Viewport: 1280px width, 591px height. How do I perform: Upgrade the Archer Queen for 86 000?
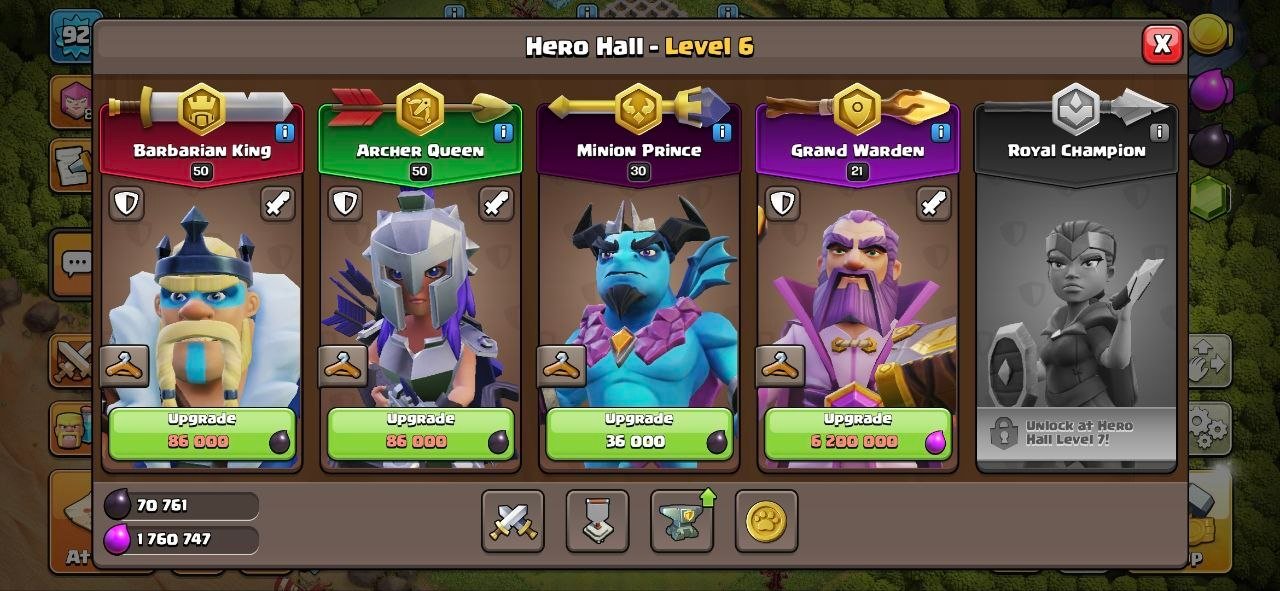[x=420, y=433]
